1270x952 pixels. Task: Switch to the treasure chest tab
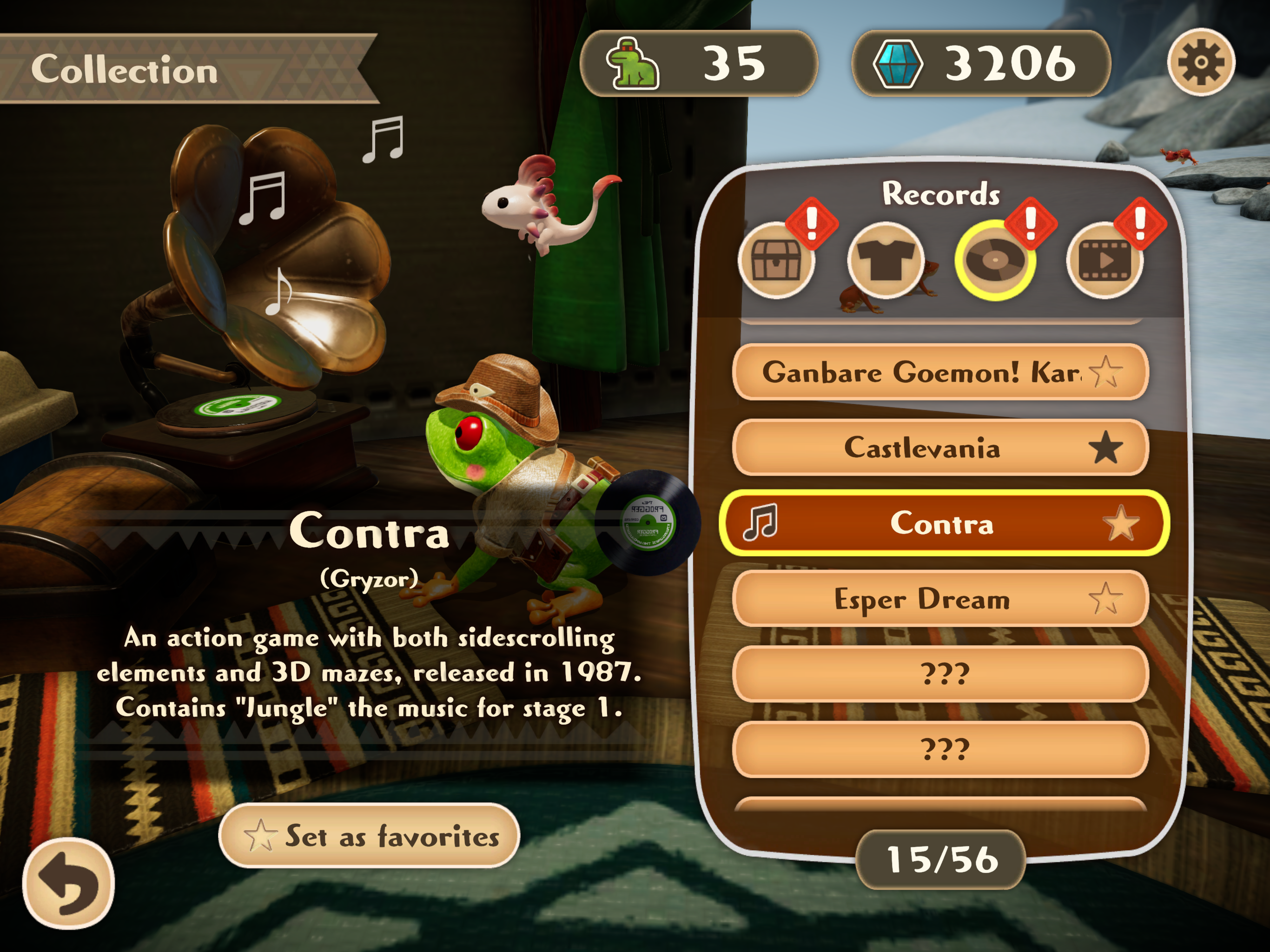[x=776, y=261]
